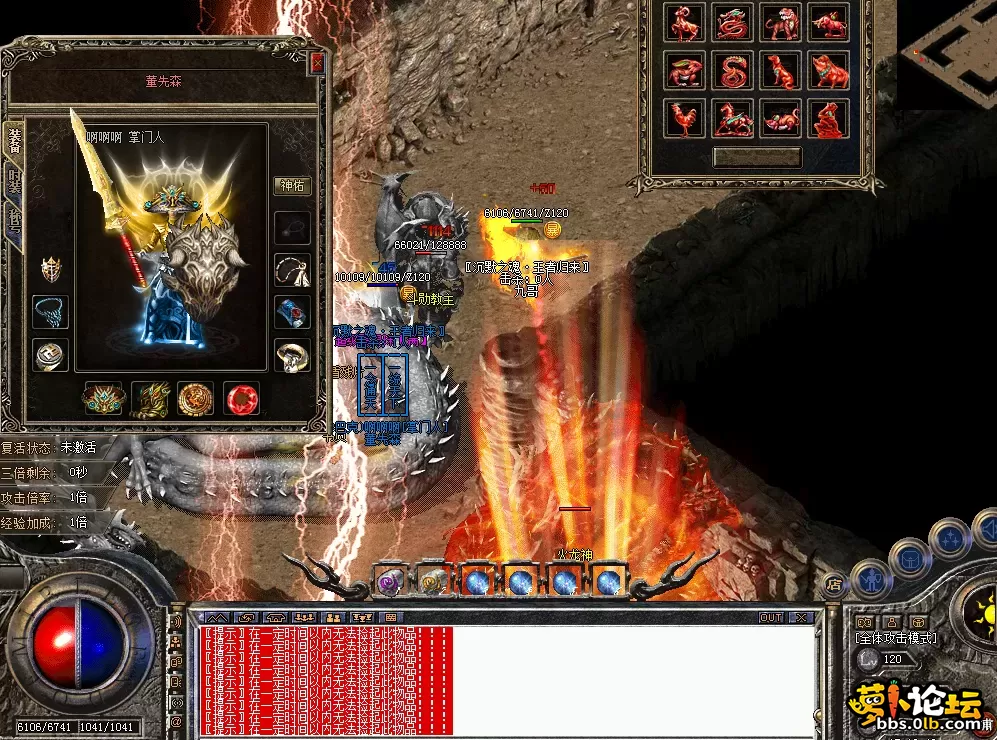Image resolution: width=997 pixels, height=740 pixels.
Task: Select the equipped necklace slot
Action: (x=292, y=269)
